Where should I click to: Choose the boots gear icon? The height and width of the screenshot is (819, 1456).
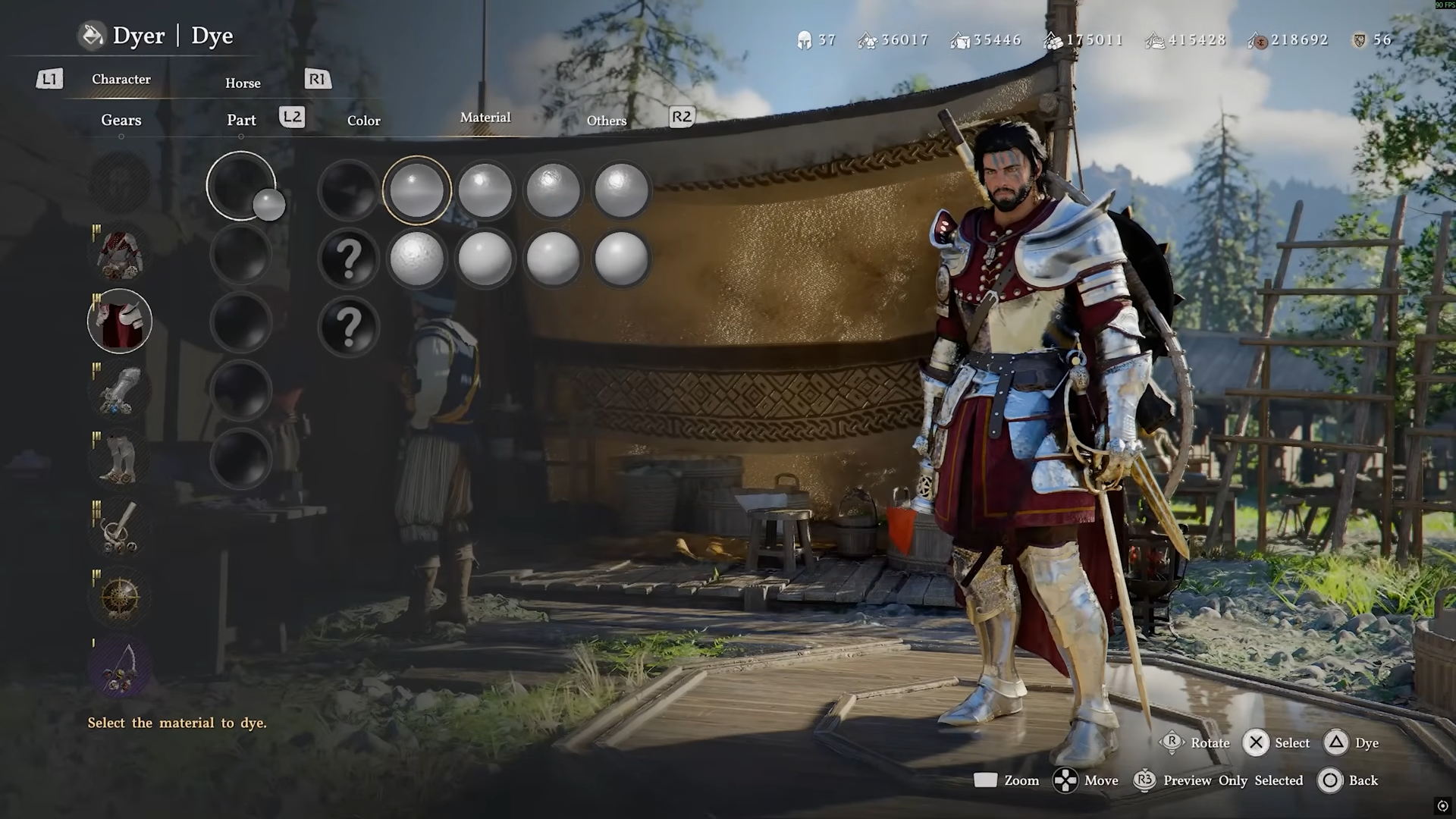pos(120,459)
